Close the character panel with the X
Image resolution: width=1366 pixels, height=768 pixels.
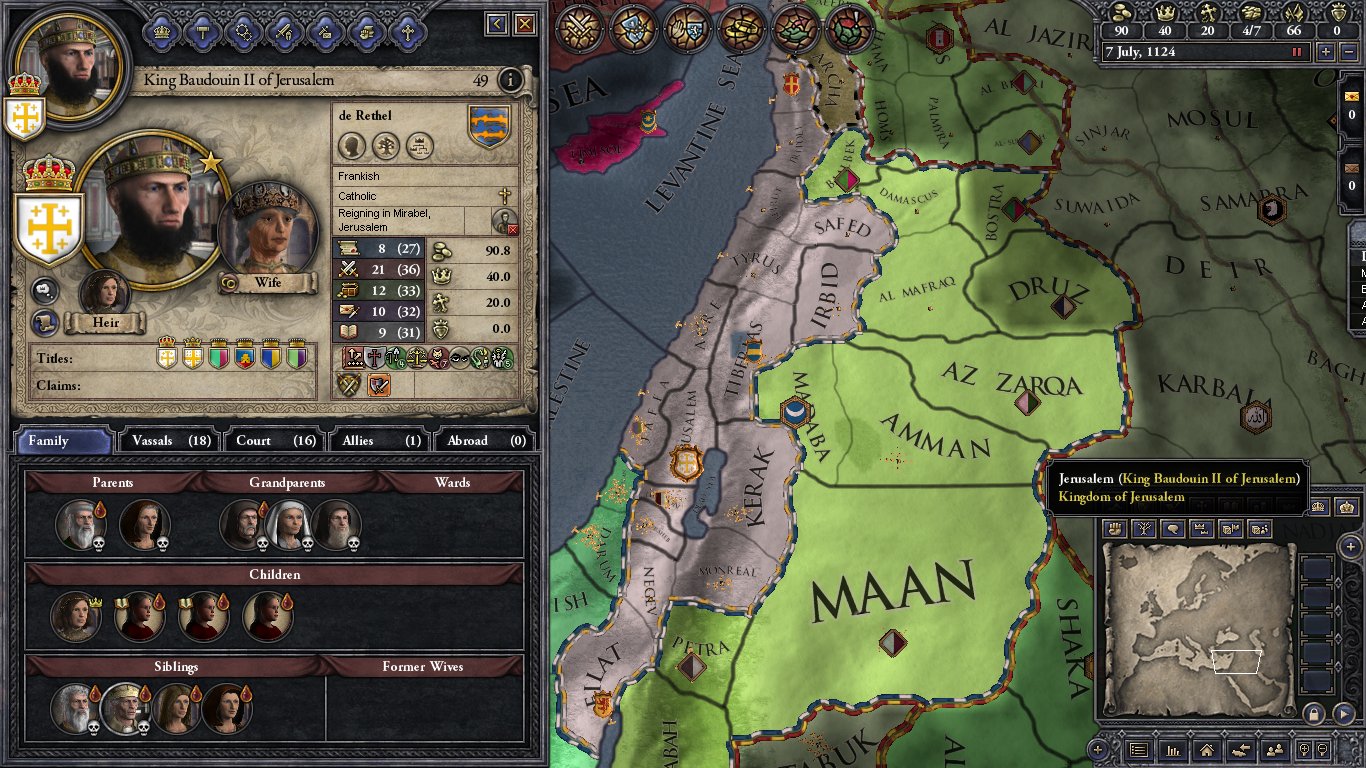(x=526, y=24)
